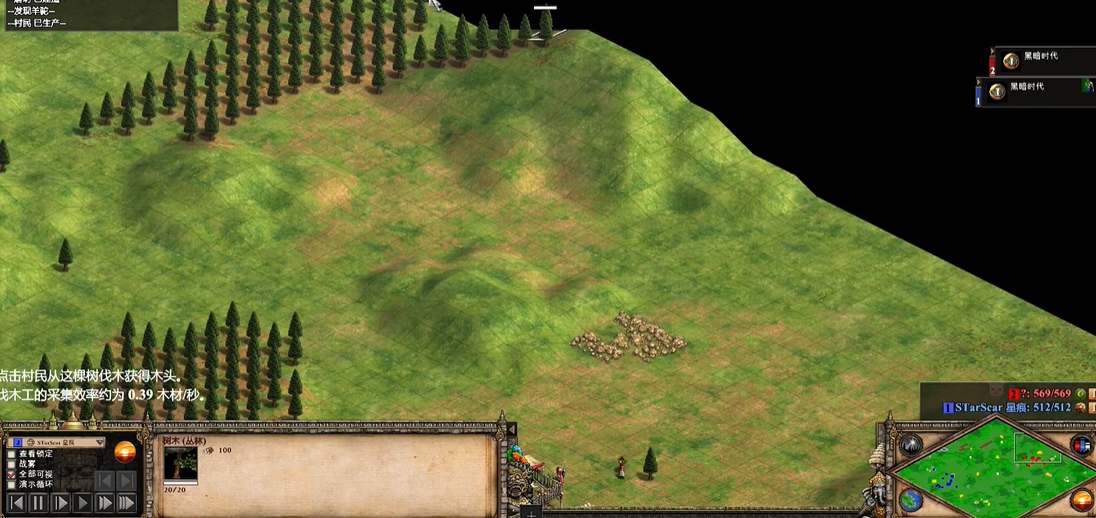Screen dimensions: 1096x518
Task: Tick the 演示循环 checkbox
Action: coord(12,485)
